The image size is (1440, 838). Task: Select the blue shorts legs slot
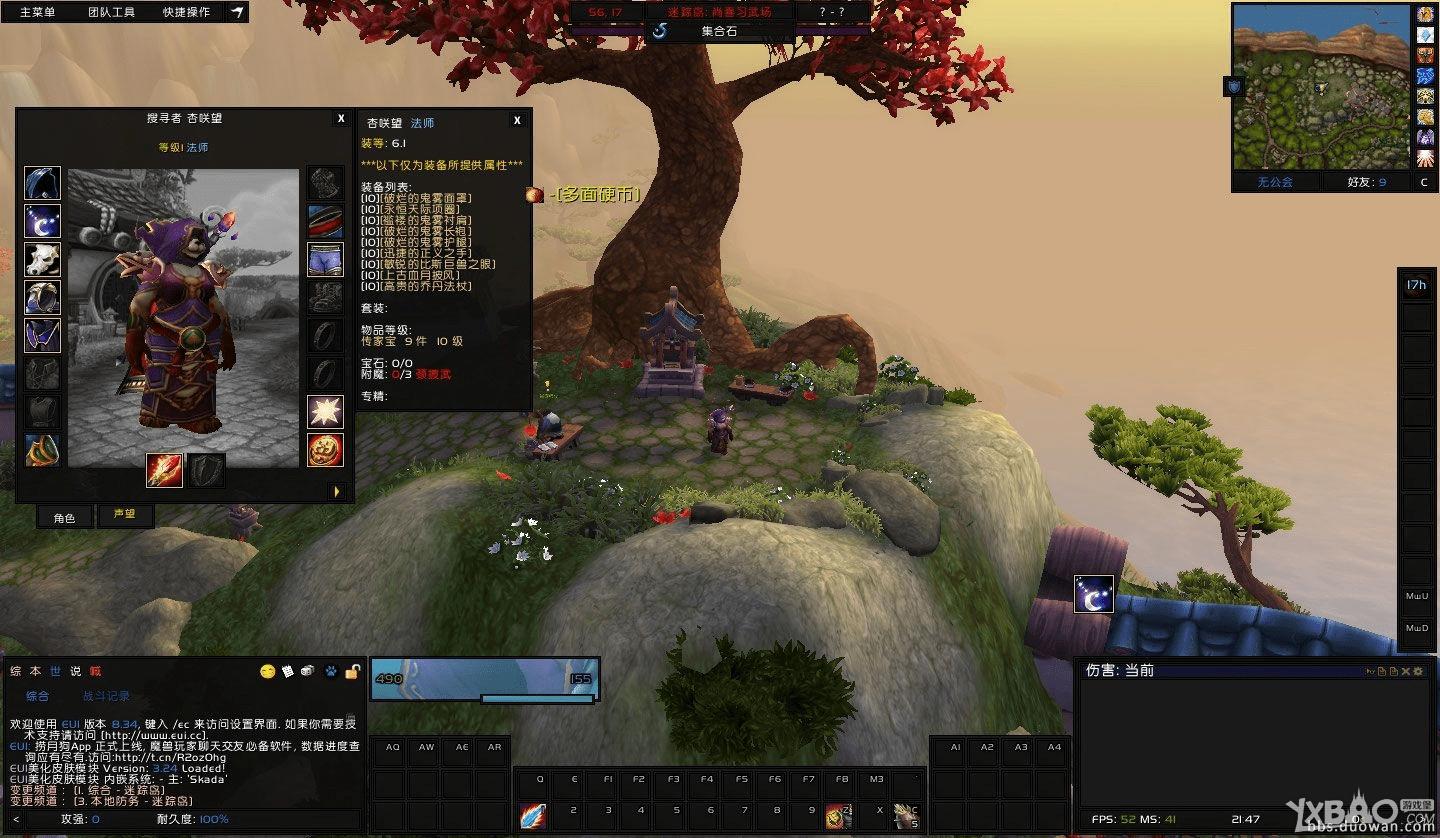point(325,259)
